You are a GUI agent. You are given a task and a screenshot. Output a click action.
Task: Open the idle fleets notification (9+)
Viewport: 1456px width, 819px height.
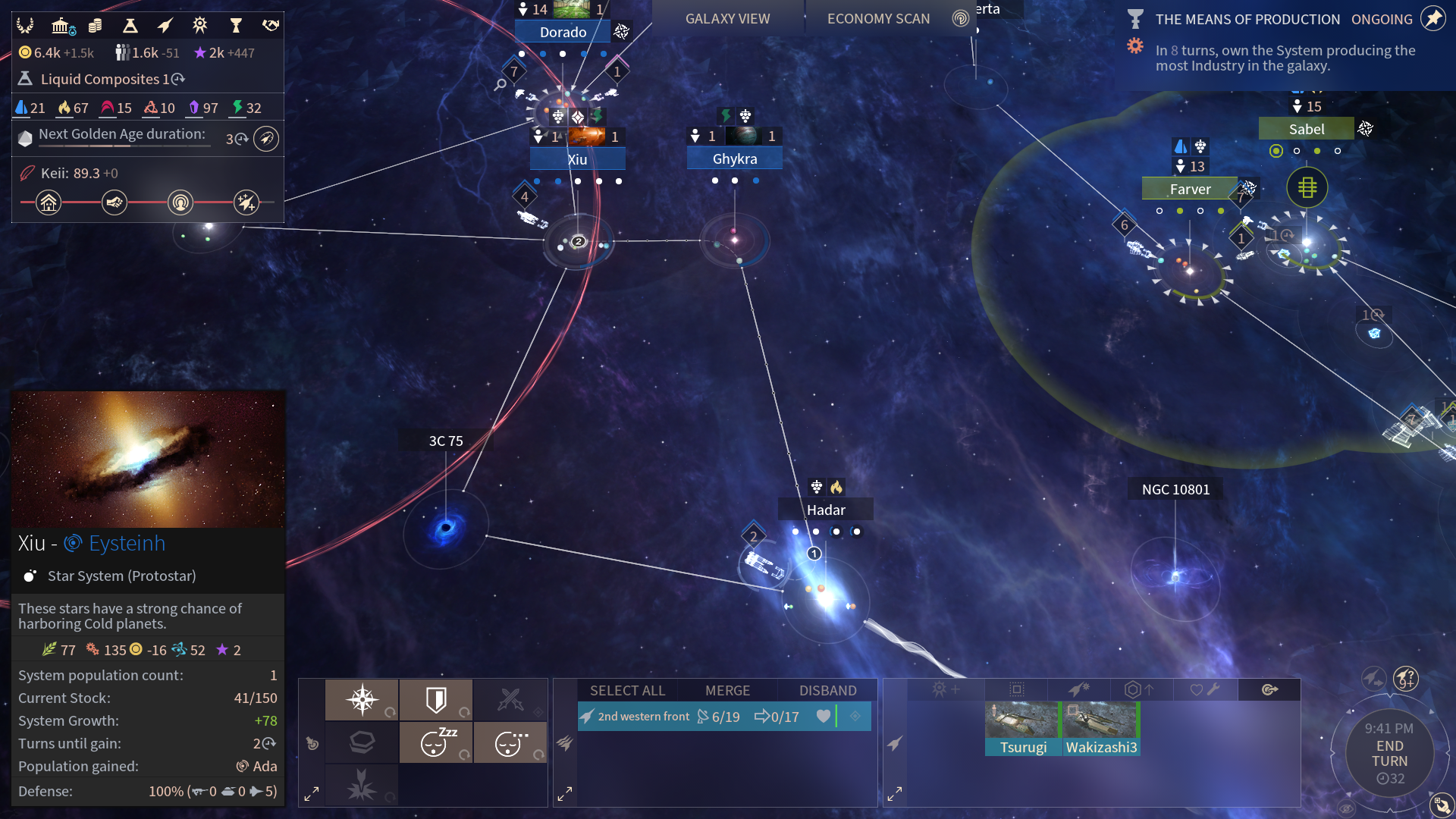[1405, 677]
